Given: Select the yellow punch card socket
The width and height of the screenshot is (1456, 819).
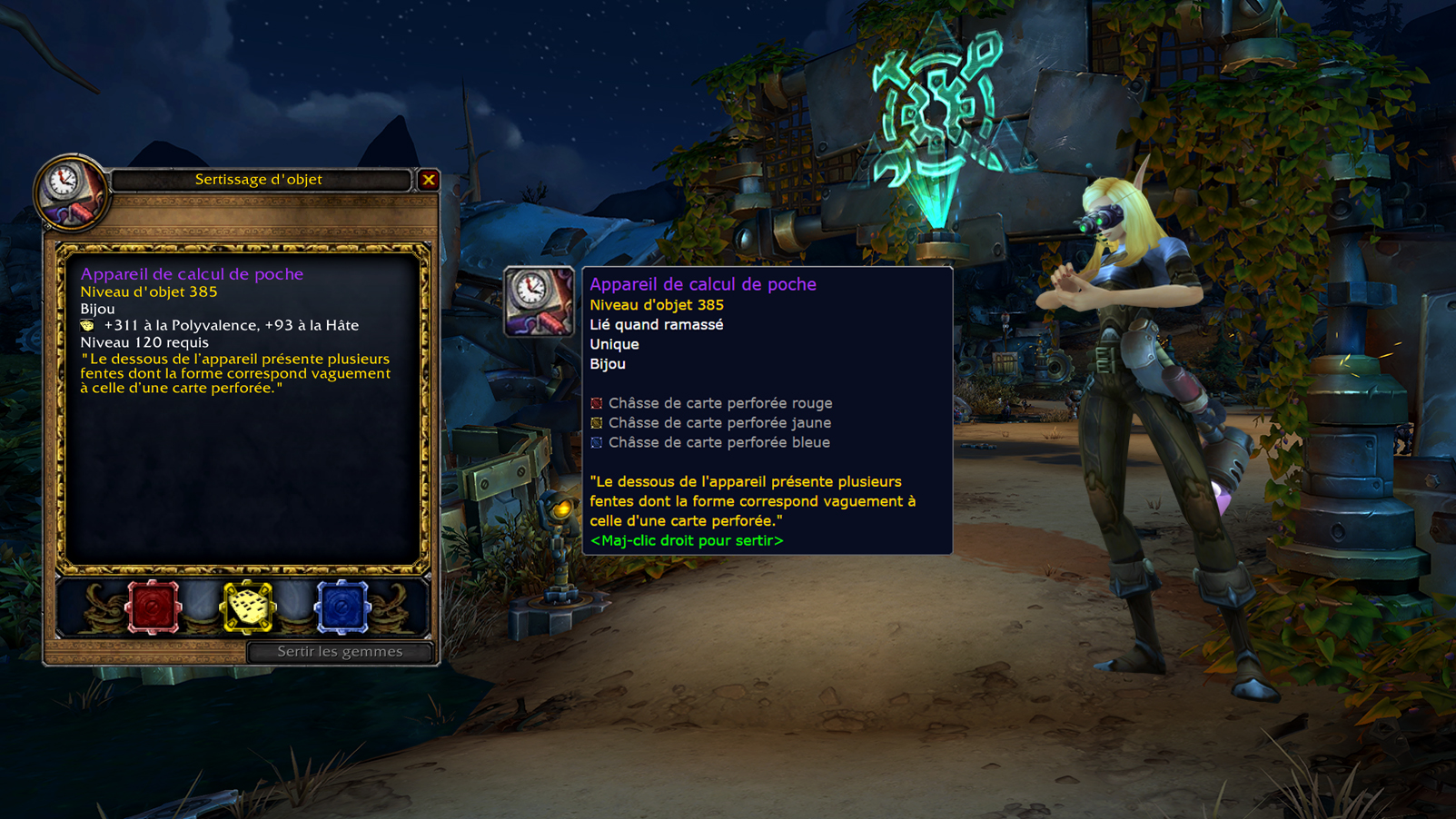Looking at the screenshot, I should point(248,606).
